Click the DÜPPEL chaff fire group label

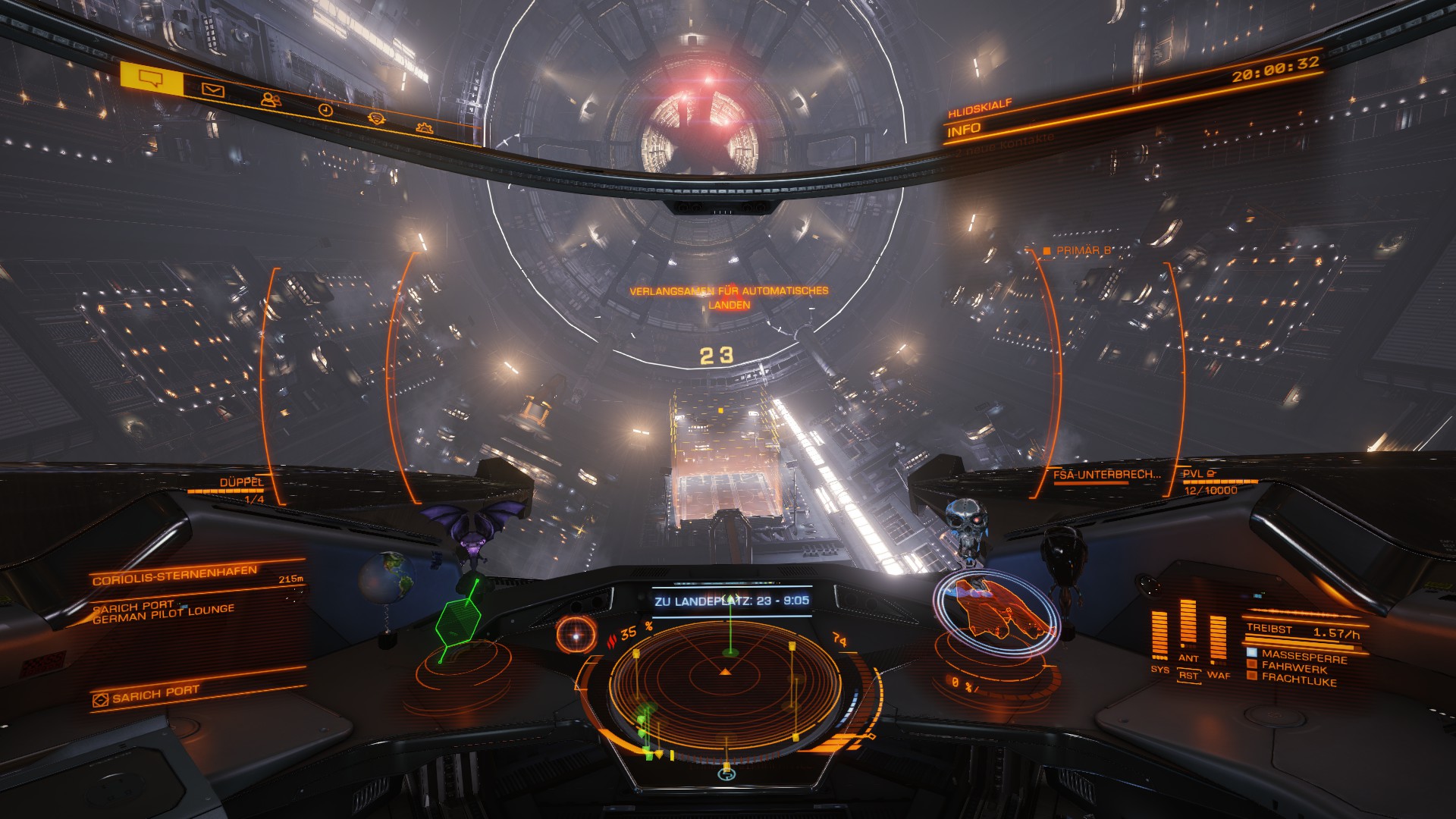[x=241, y=482]
